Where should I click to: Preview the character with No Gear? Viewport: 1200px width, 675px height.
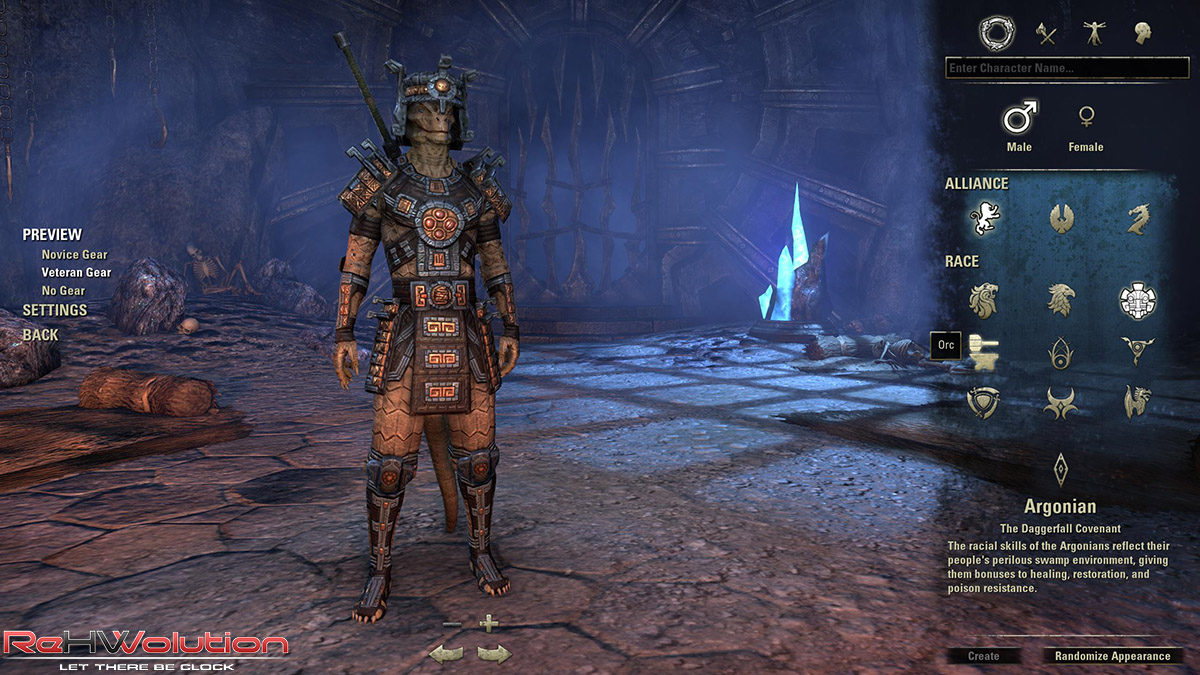(x=63, y=291)
